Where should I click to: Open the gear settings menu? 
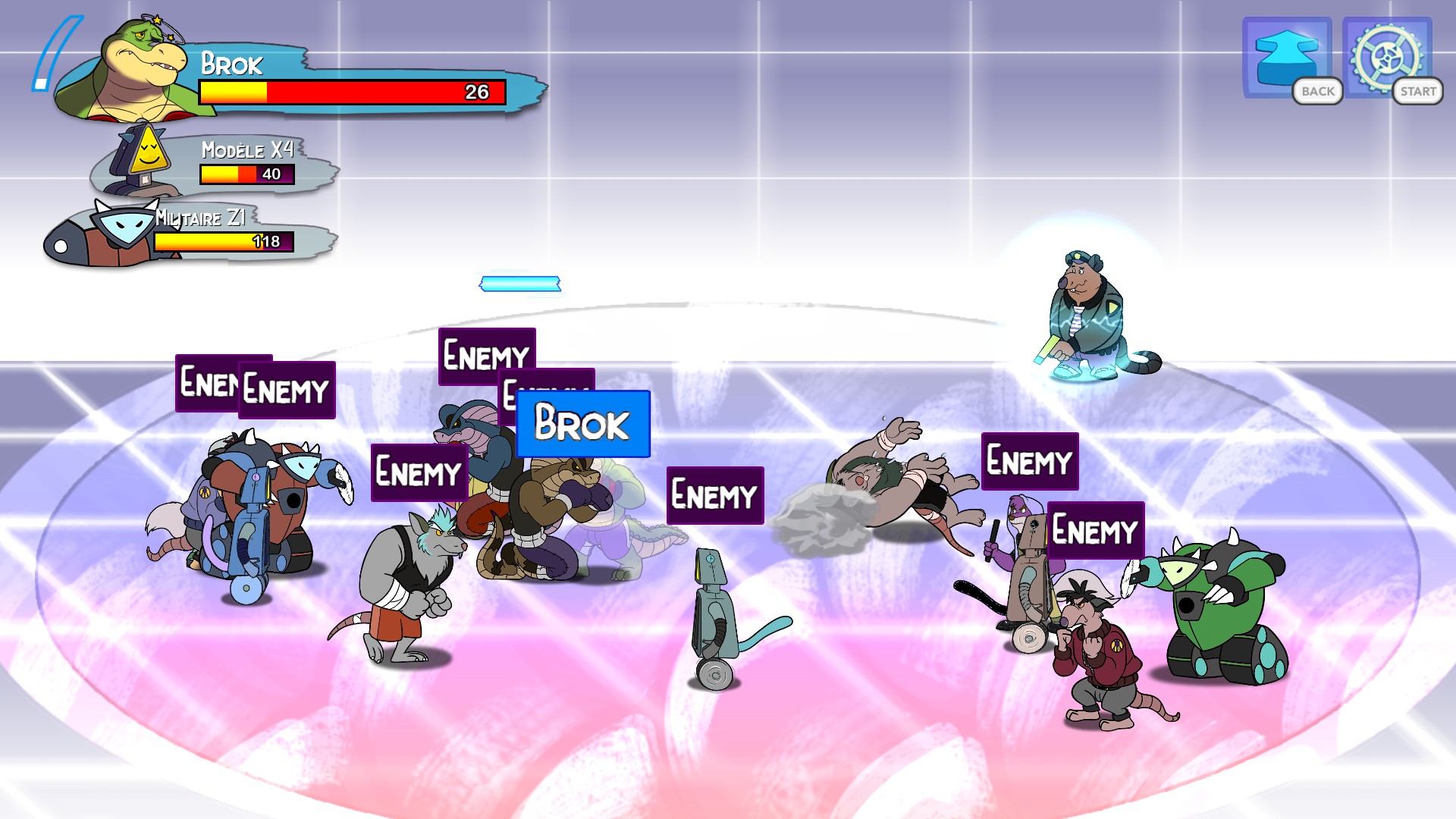click(1386, 57)
